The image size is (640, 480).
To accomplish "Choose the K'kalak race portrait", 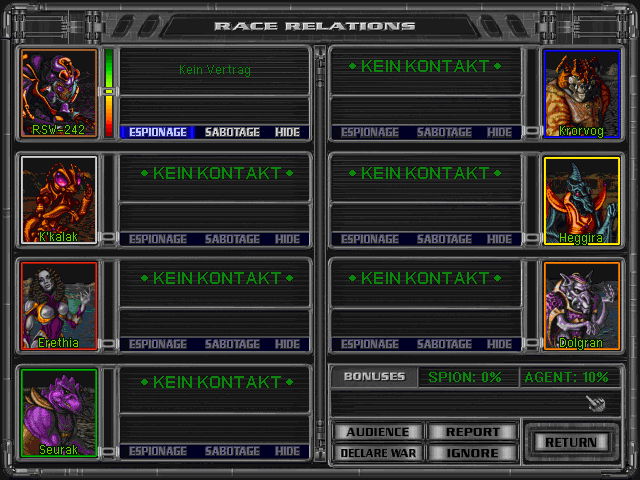I will (x=59, y=199).
